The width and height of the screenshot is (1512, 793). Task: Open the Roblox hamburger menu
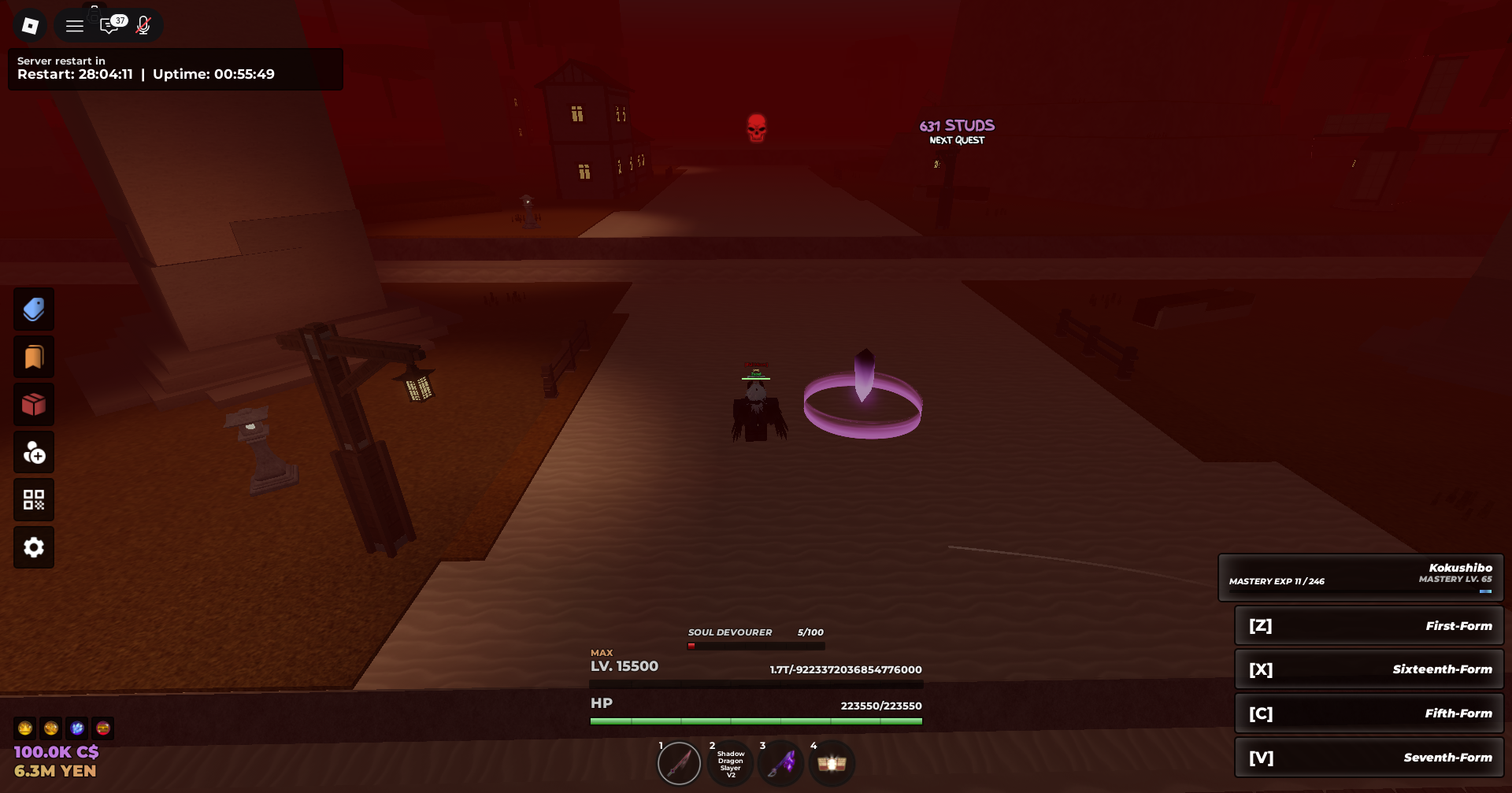point(74,24)
